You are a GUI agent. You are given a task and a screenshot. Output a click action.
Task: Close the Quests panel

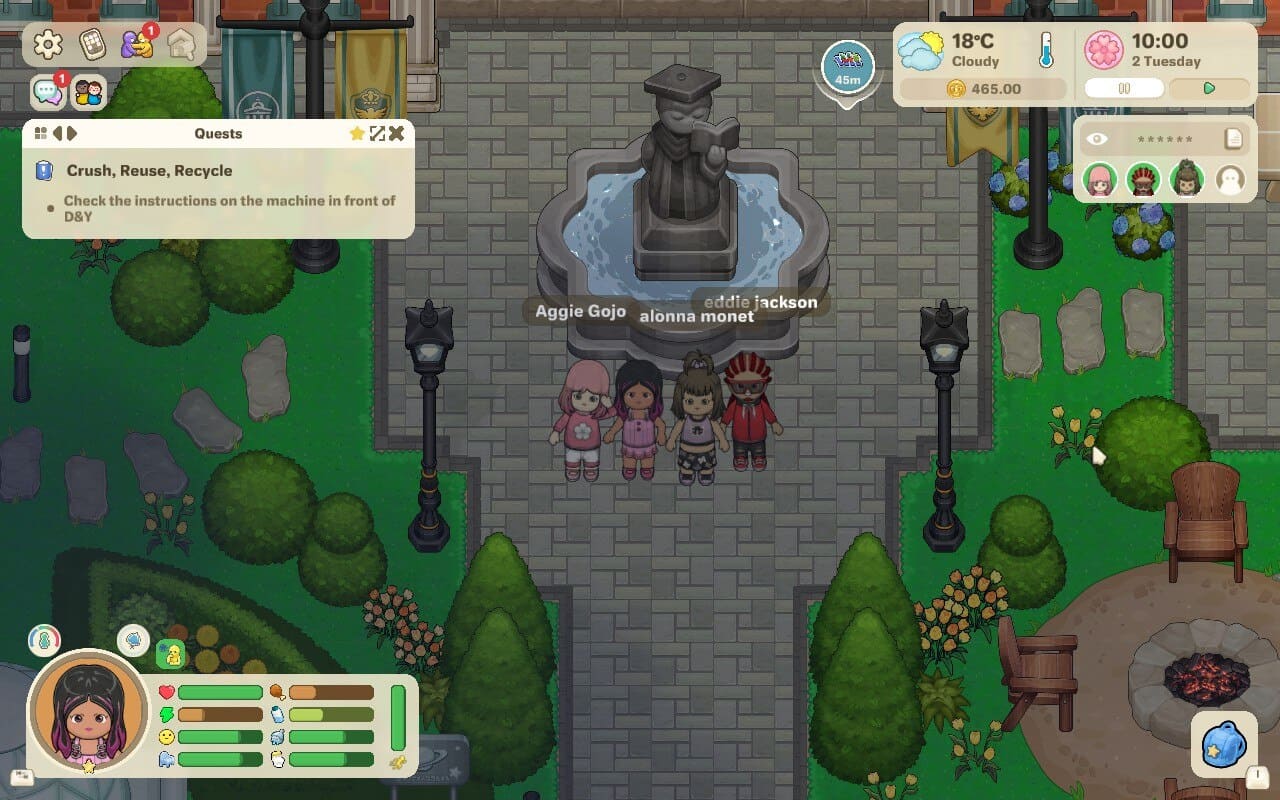click(397, 133)
